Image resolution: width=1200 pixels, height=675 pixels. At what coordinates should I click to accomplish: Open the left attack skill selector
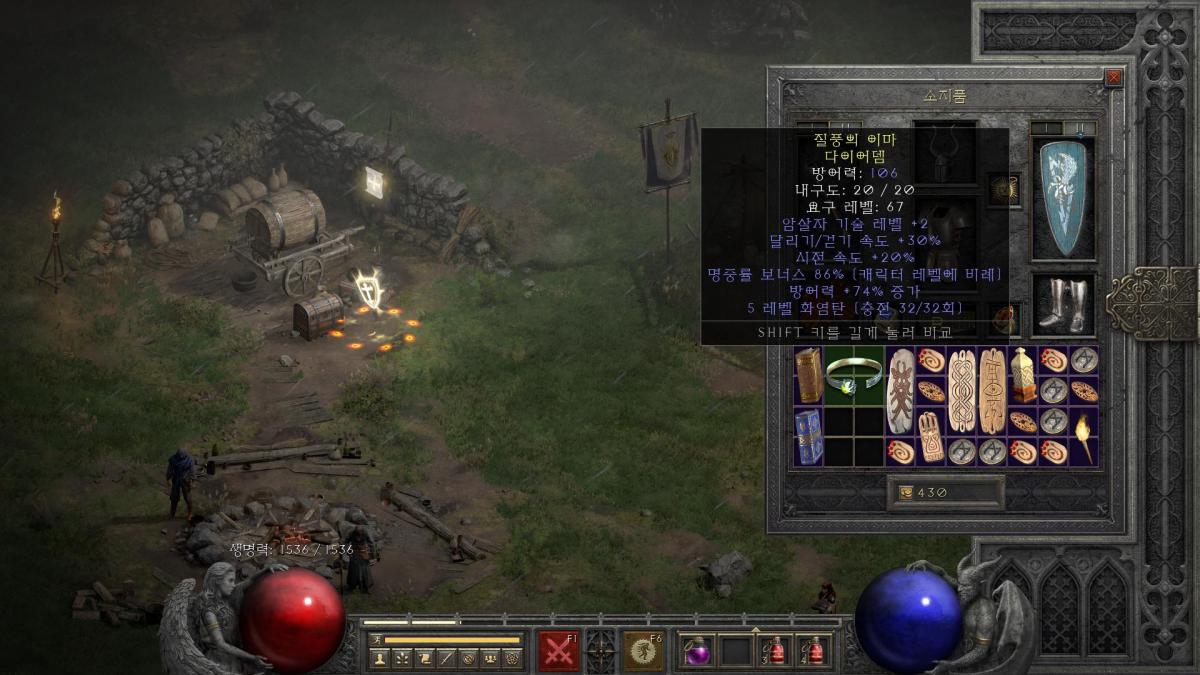(558, 651)
